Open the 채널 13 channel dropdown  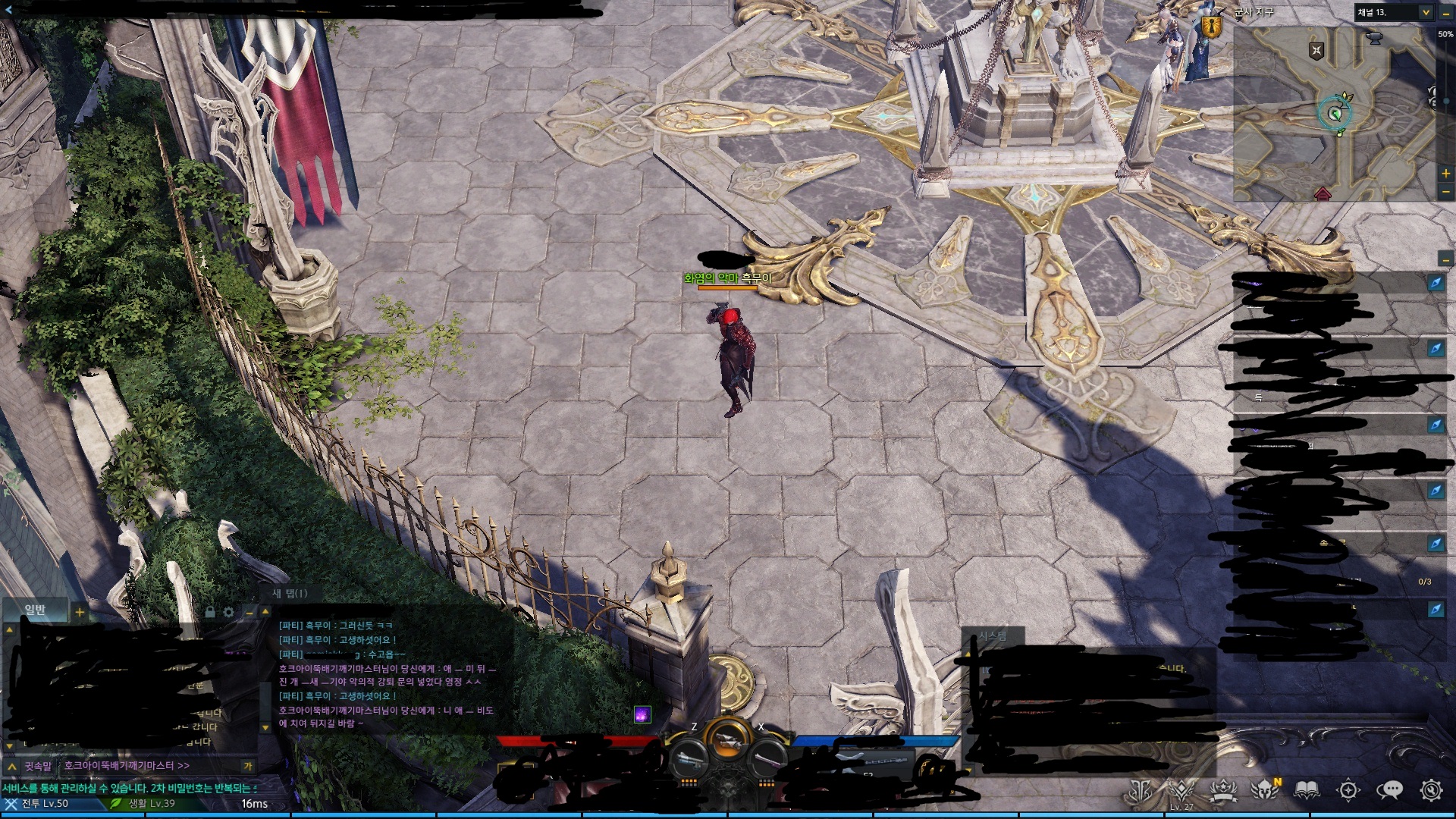click(x=1426, y=12)
